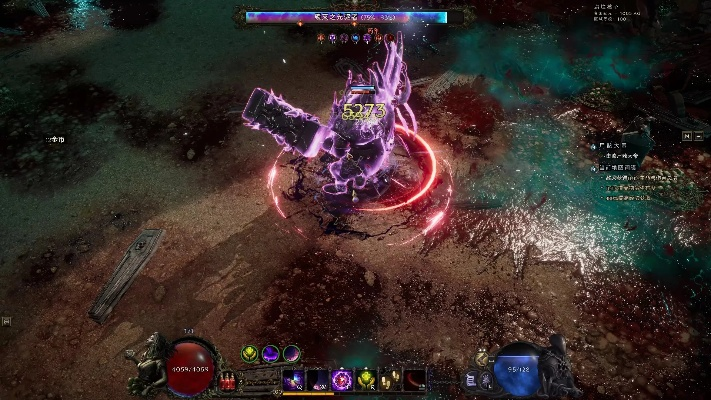Use the twin golden footprints skill
The width and height of the screenshot is (711, 400).
coord(391,379)
